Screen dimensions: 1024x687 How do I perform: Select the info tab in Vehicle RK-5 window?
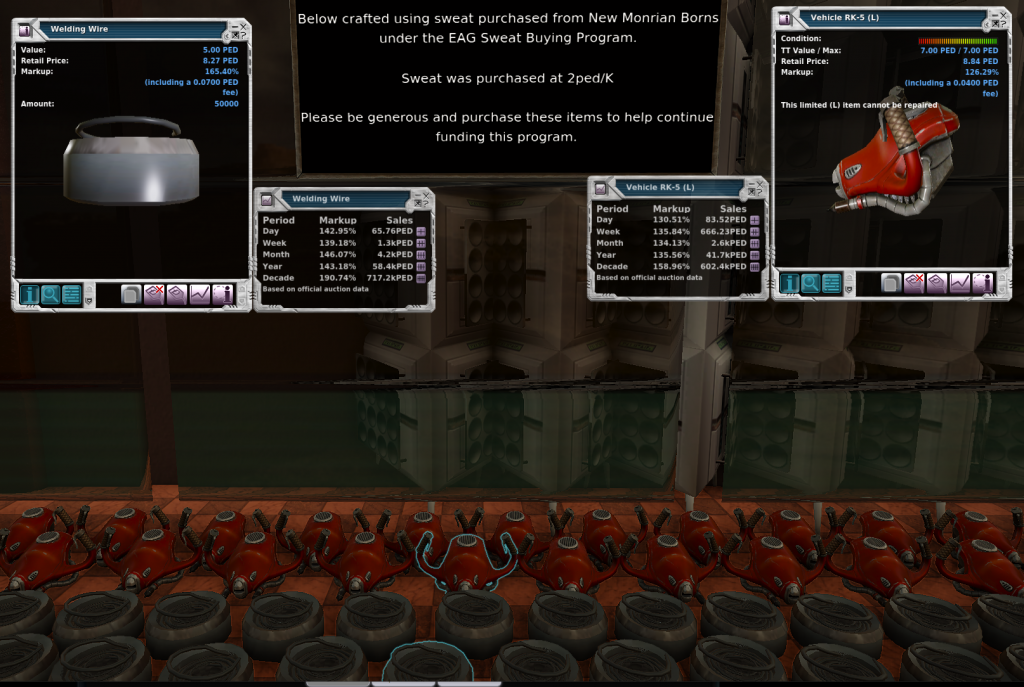790,284
